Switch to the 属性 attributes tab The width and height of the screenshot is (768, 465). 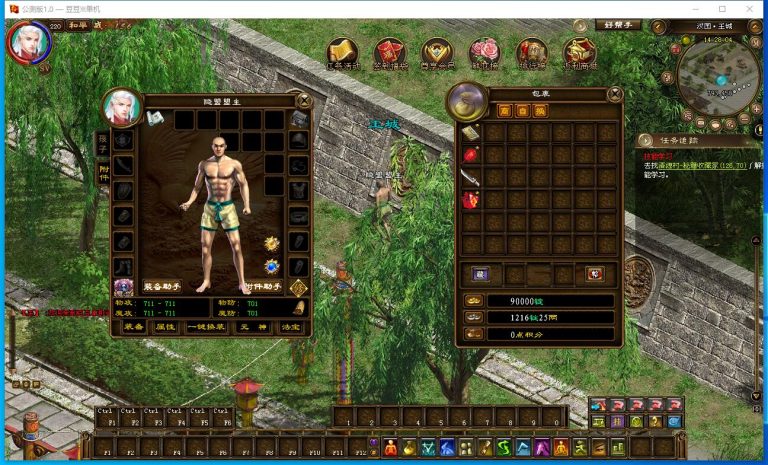click(165, 327)
